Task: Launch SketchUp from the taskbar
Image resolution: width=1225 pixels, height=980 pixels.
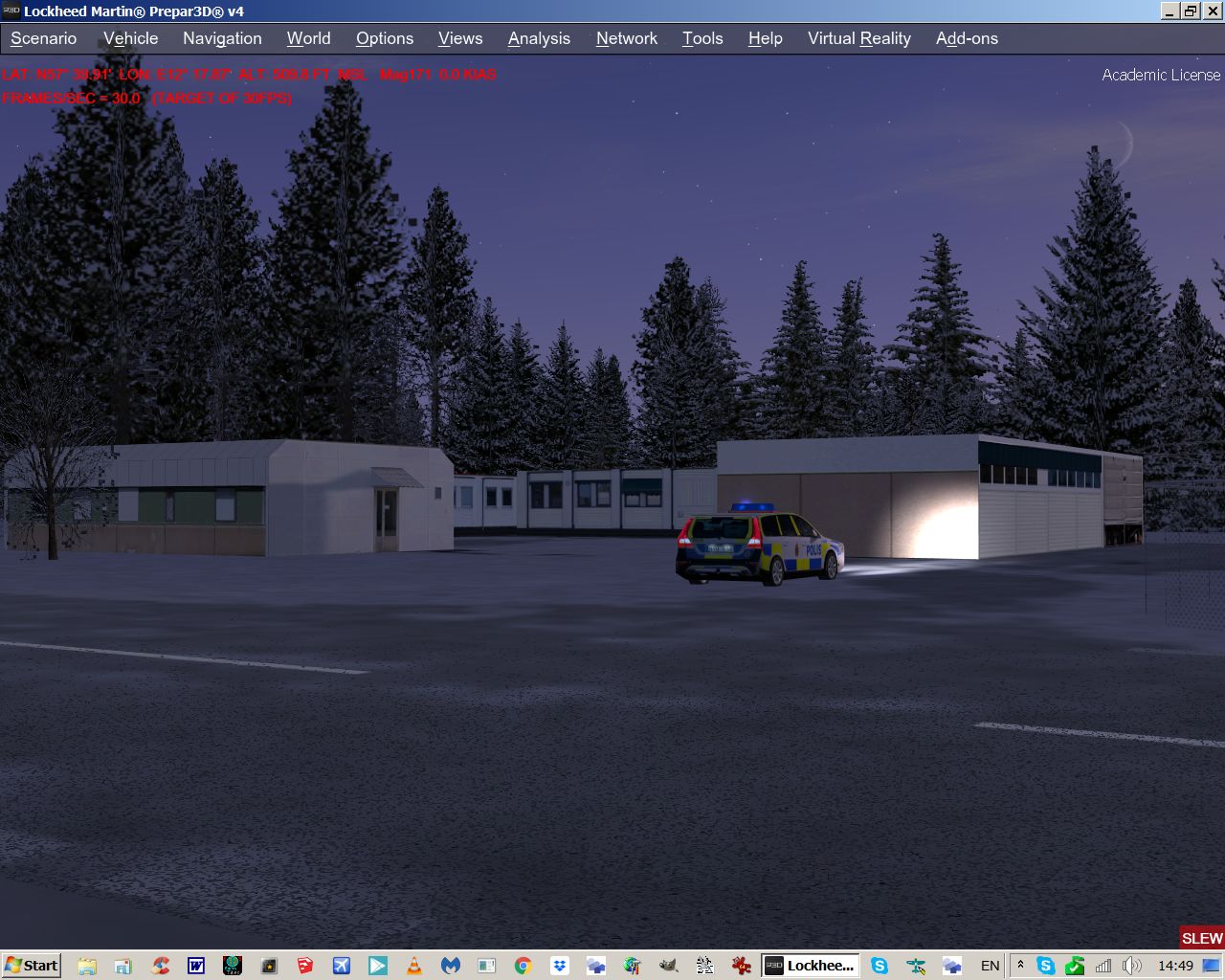Action: click(x=304, y=965)
